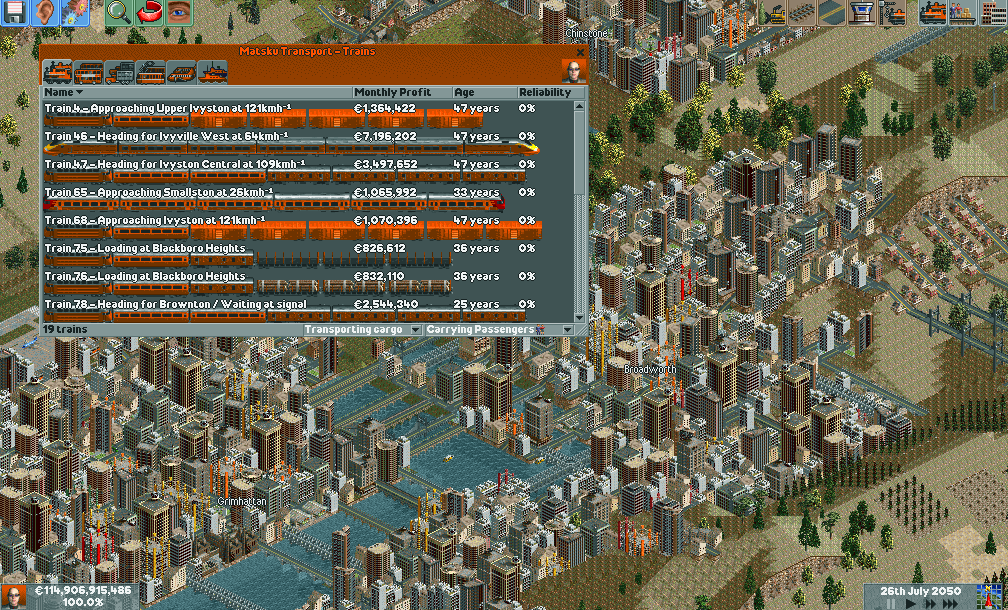Sort trains by Monthly Profit
1008x610 pixels.
pos(401,93)
